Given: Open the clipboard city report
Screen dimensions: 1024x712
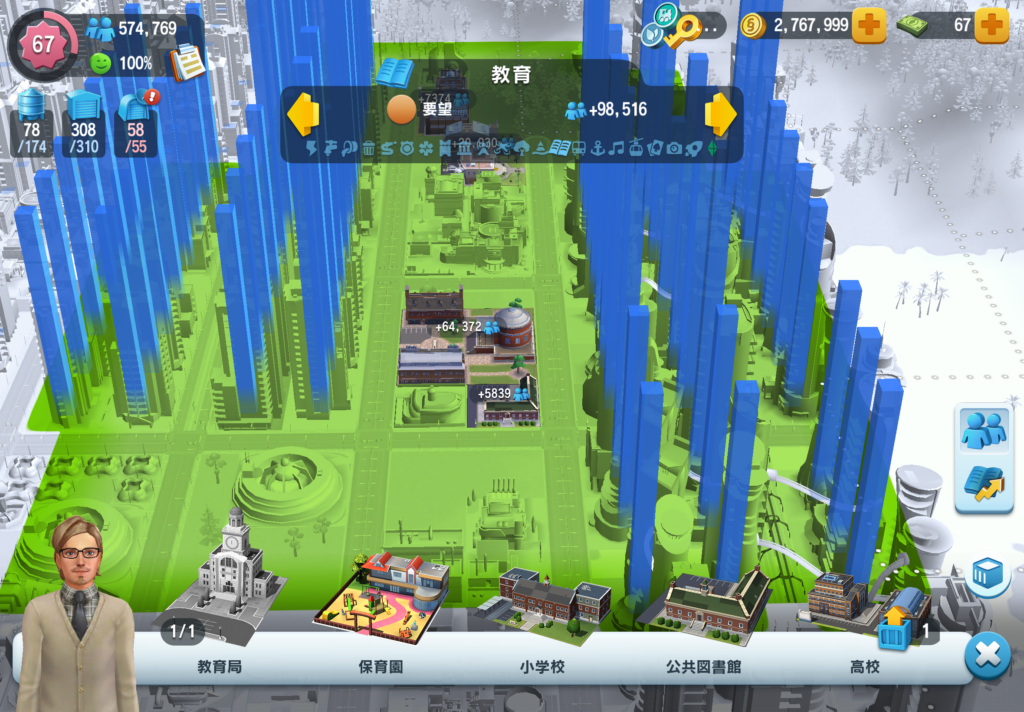Looking at the screenshot, I should point(187,62).
